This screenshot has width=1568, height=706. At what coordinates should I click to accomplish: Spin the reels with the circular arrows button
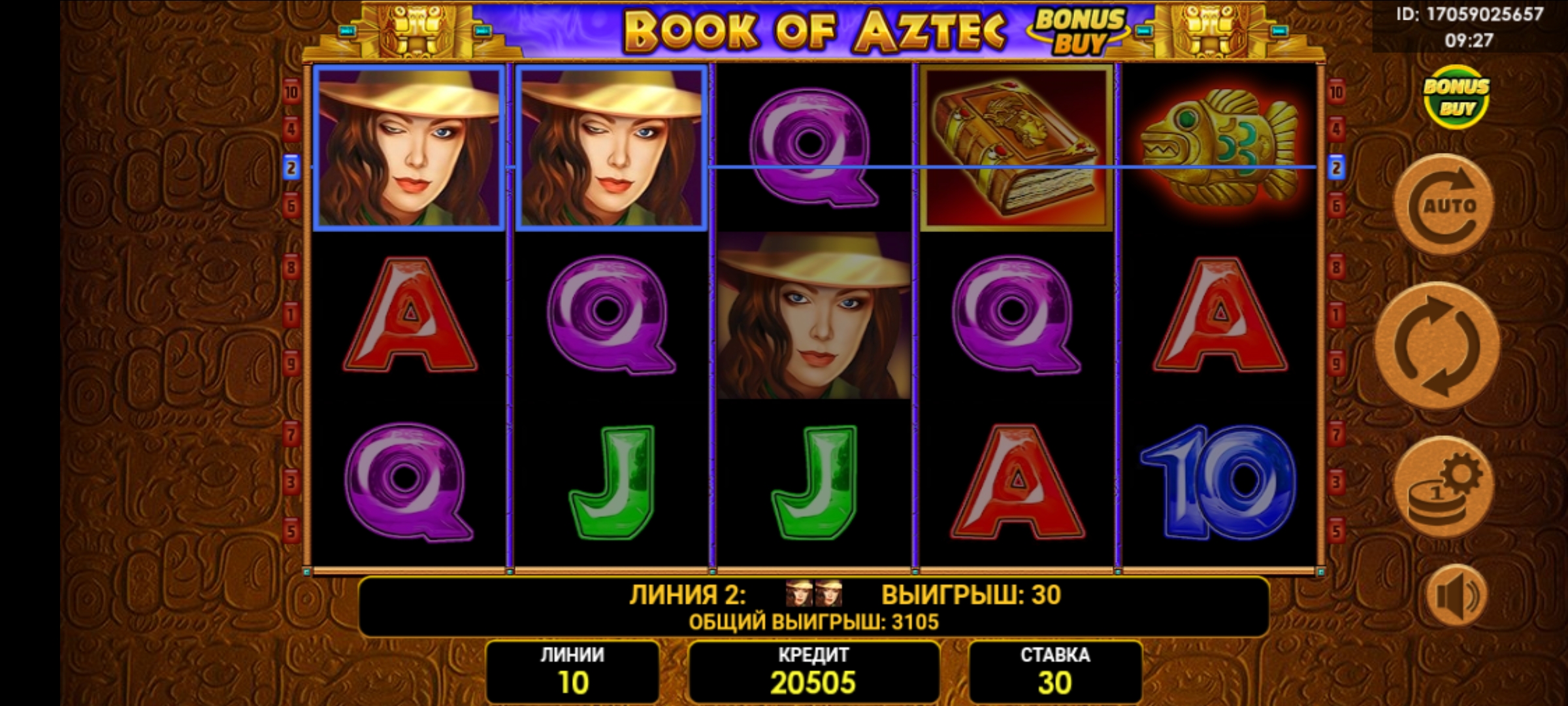click(1437, 345)
